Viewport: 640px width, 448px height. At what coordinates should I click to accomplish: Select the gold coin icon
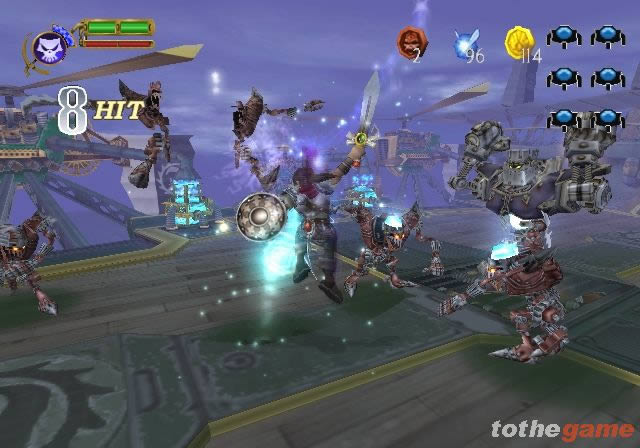coord(518,42)
